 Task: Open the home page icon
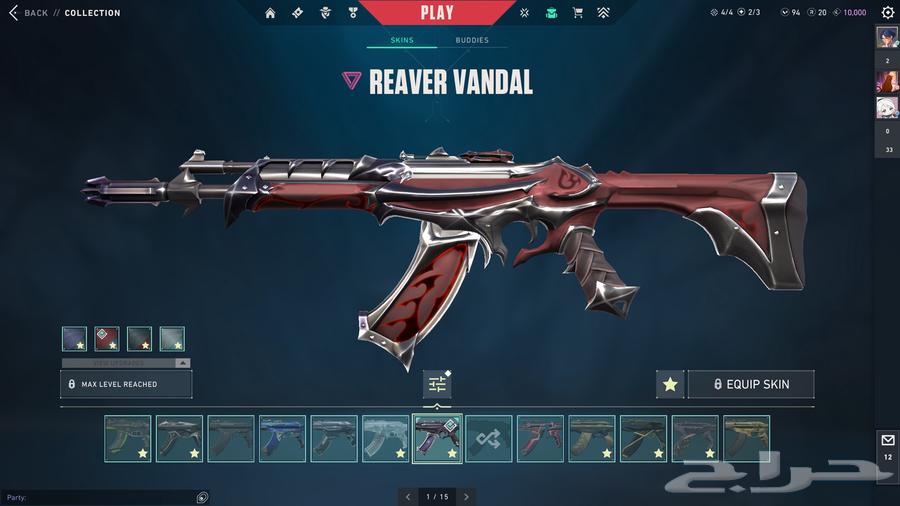pyautogui.click(x=270, y=13)
